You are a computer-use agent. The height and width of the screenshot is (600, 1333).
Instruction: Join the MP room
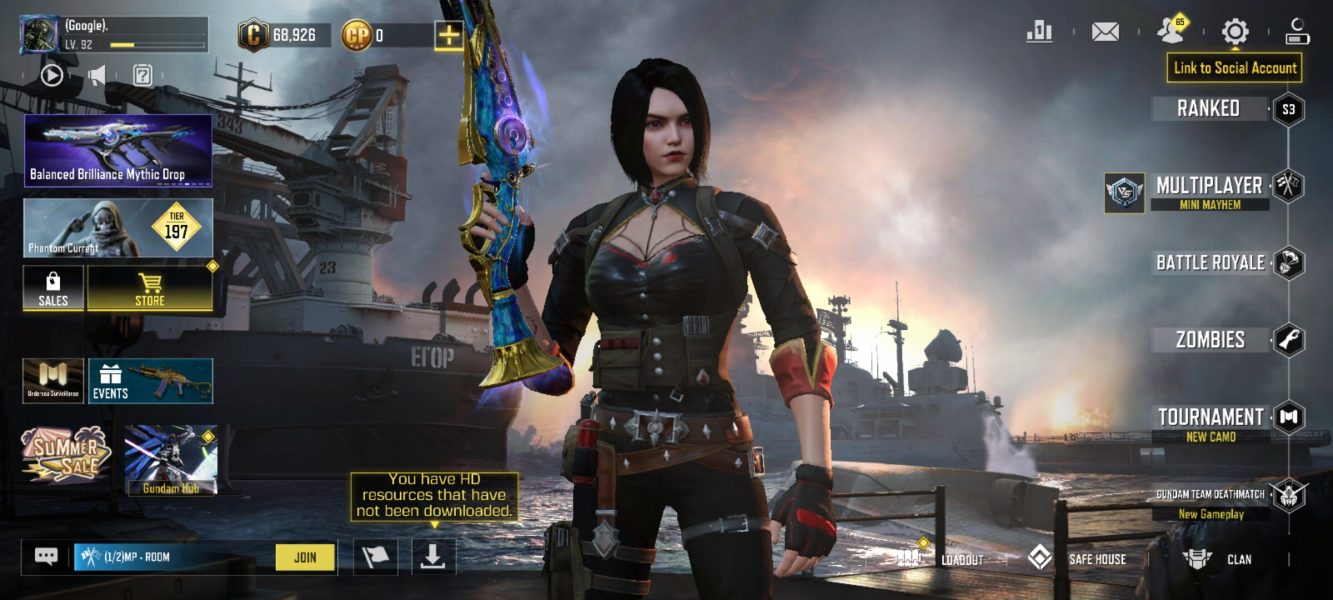[x=305, y=557]
